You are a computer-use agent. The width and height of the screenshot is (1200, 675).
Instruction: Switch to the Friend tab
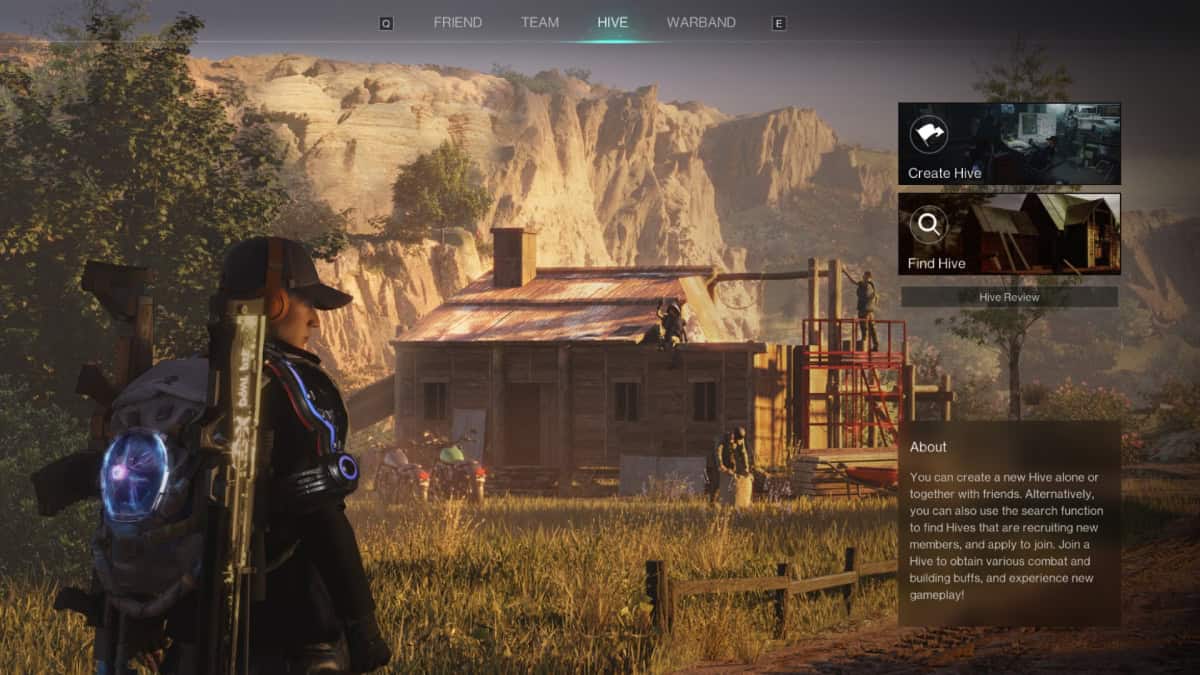pos(457,22)
